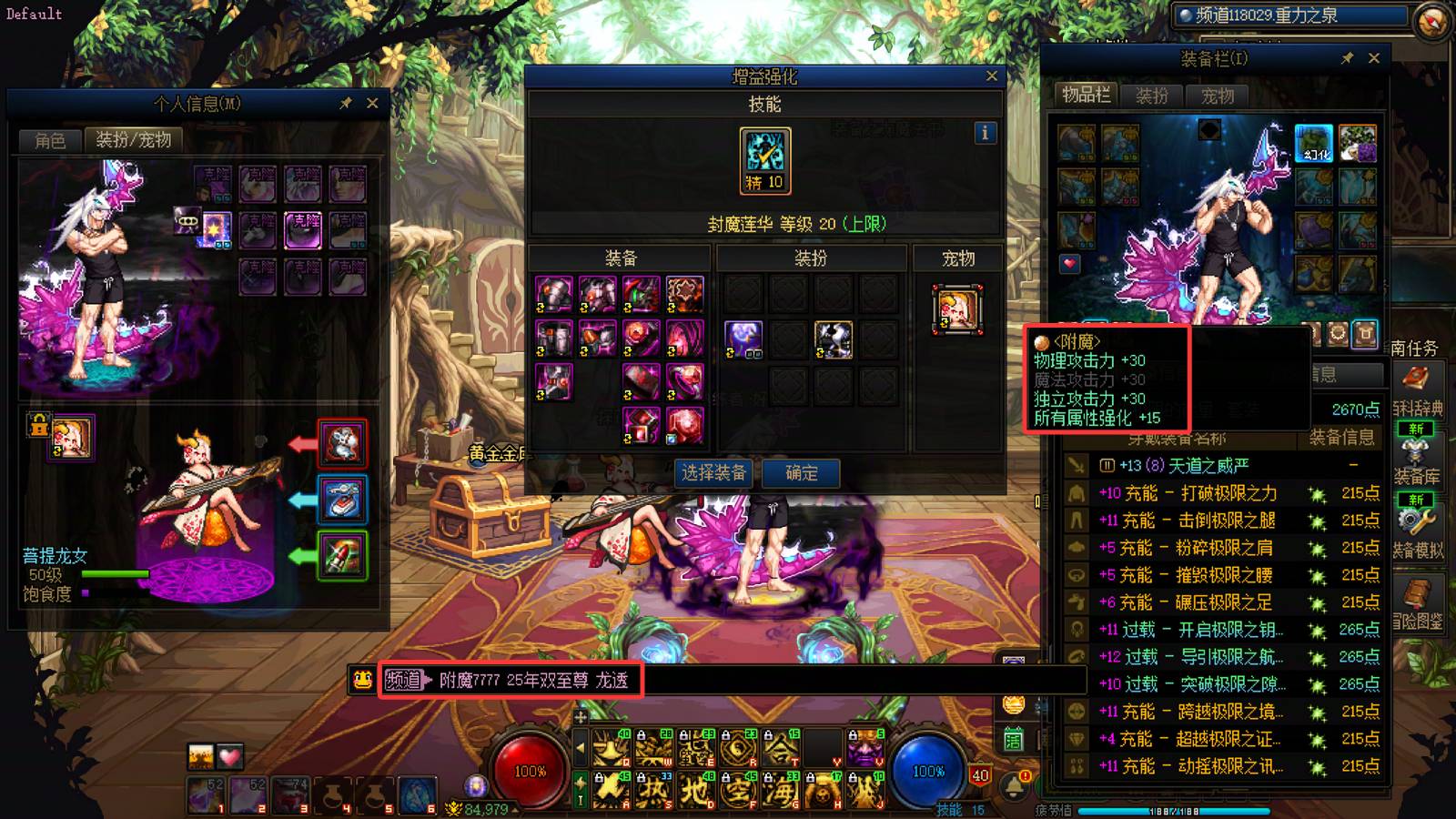The image size is (1456, 819).
Task: Select the 天道之威严 weapon row
Action: [1183, 466]
